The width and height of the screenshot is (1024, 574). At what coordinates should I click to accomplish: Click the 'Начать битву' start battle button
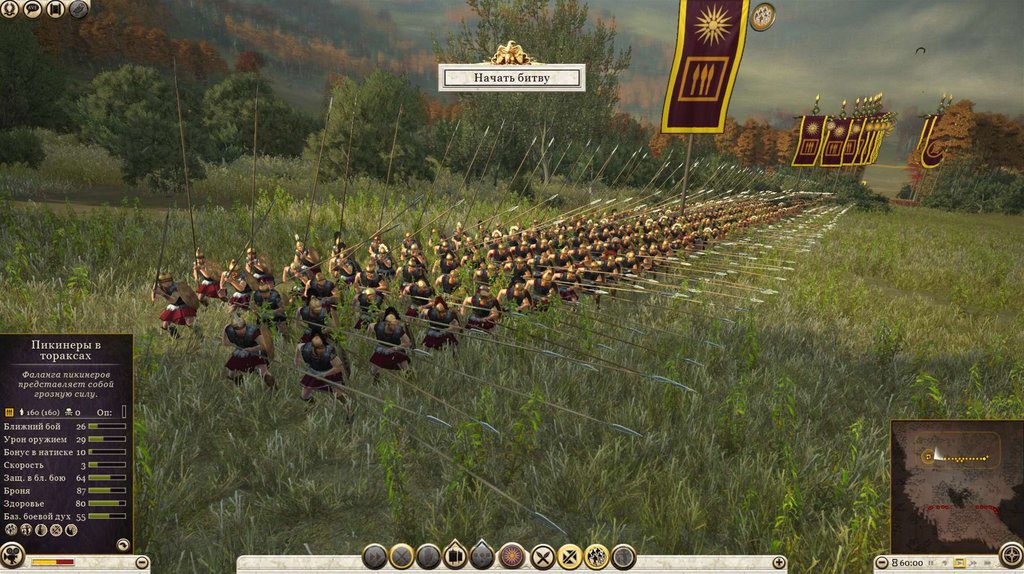[x=511, y=77]
